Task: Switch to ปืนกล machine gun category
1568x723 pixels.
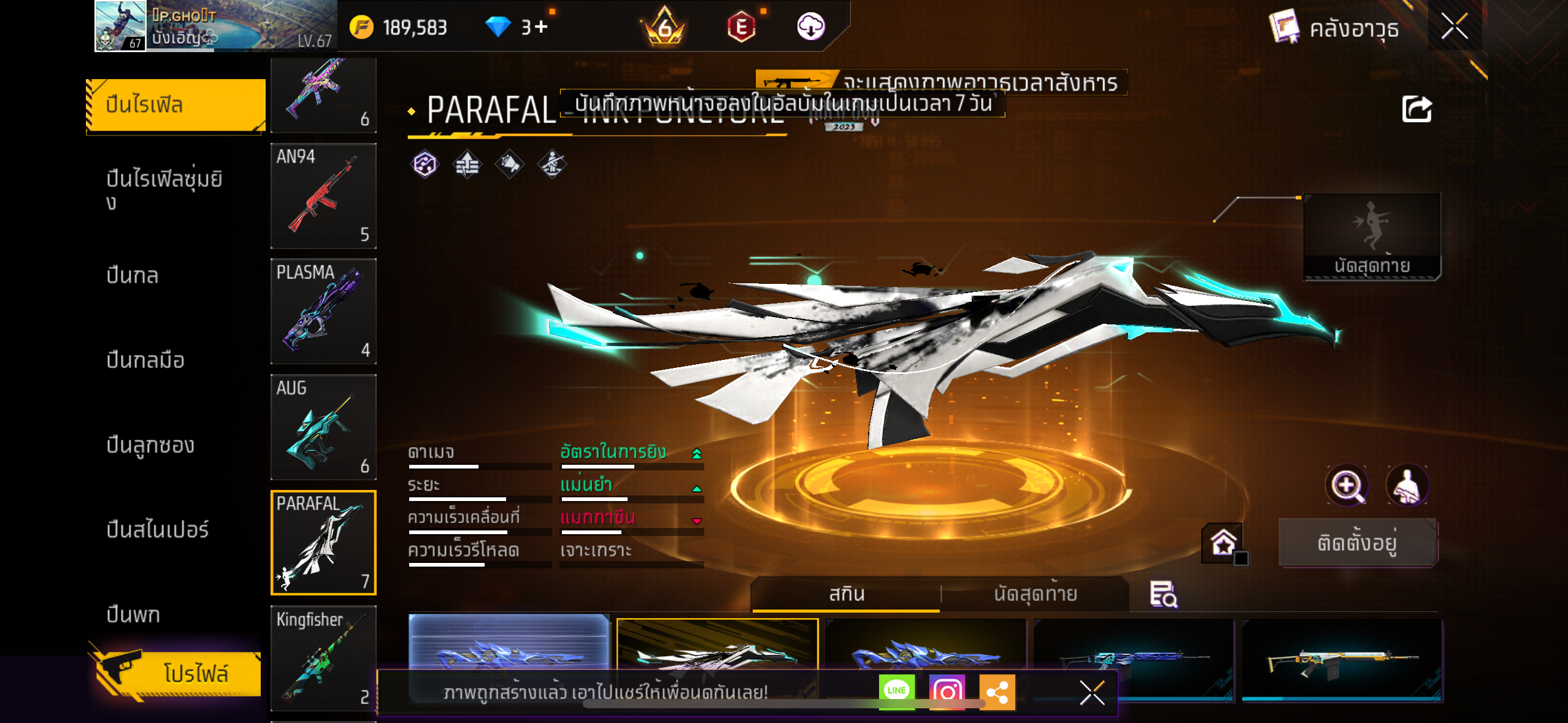Action: pyautogui.click(x=133, y=275)
